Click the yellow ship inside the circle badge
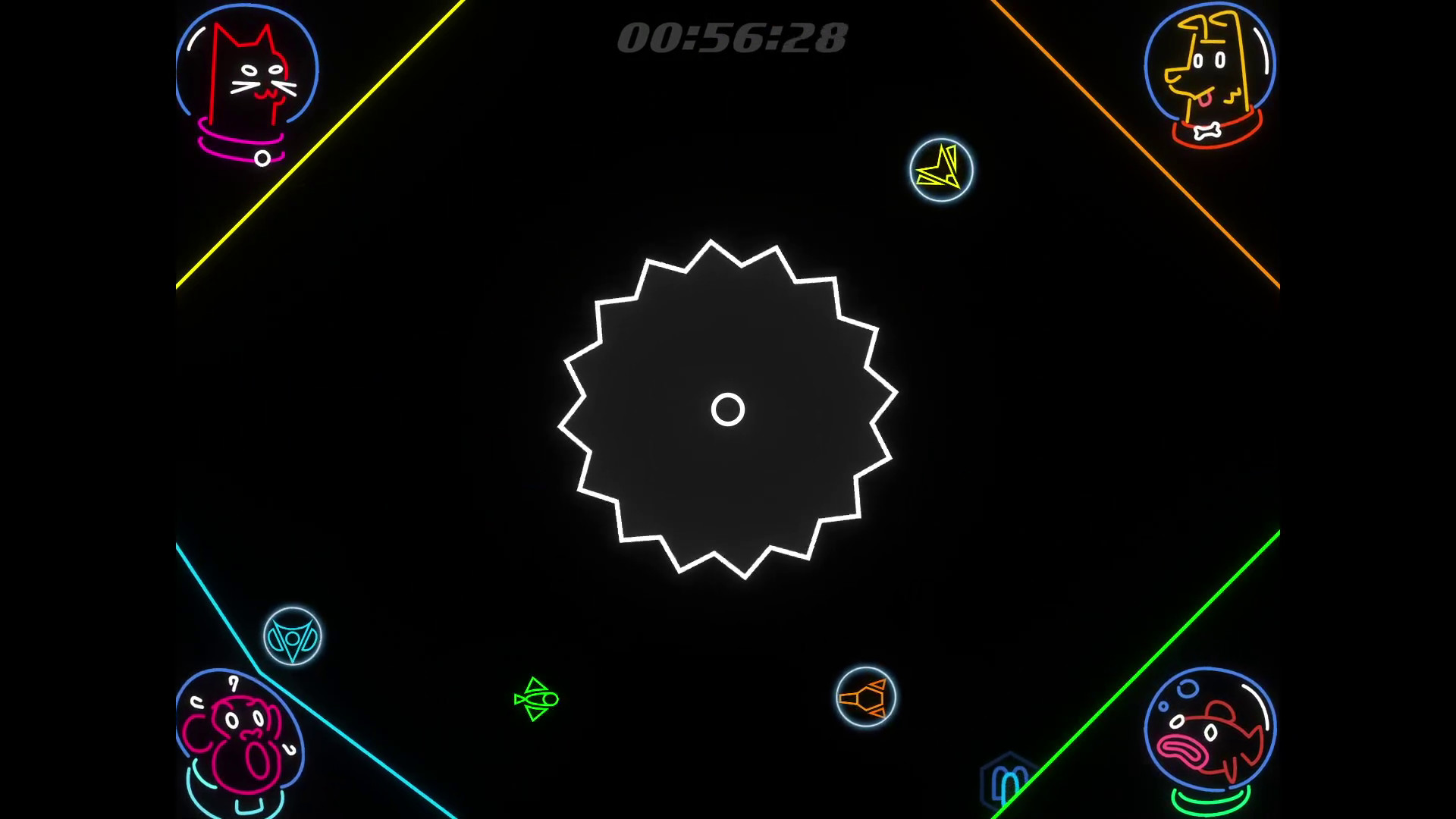Screen dimensions: 1456x819 [x=940, y=168]
